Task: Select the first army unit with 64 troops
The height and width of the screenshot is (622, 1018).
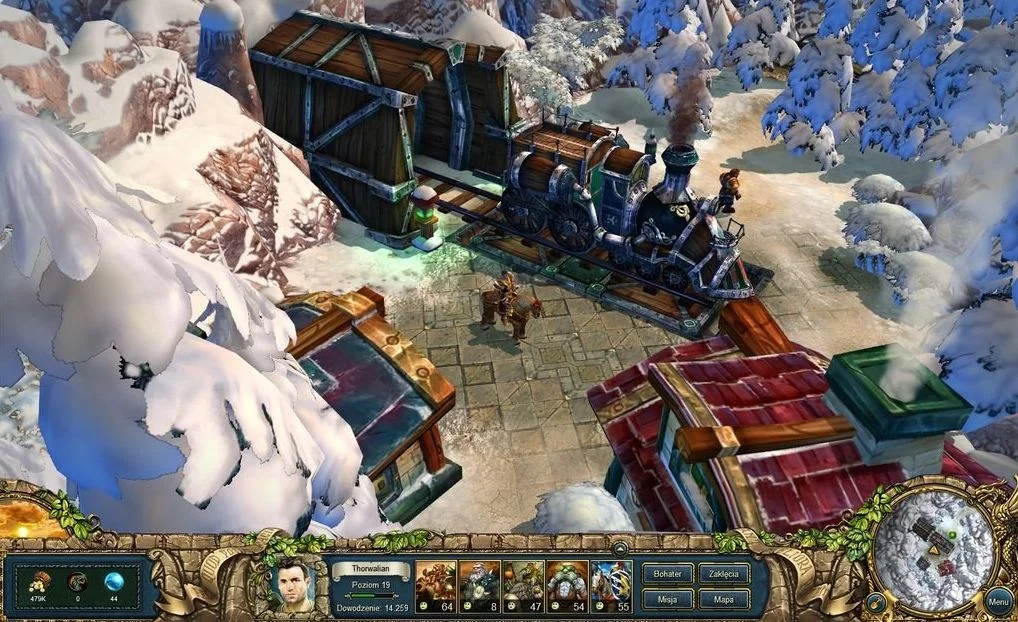Action: 436,586
